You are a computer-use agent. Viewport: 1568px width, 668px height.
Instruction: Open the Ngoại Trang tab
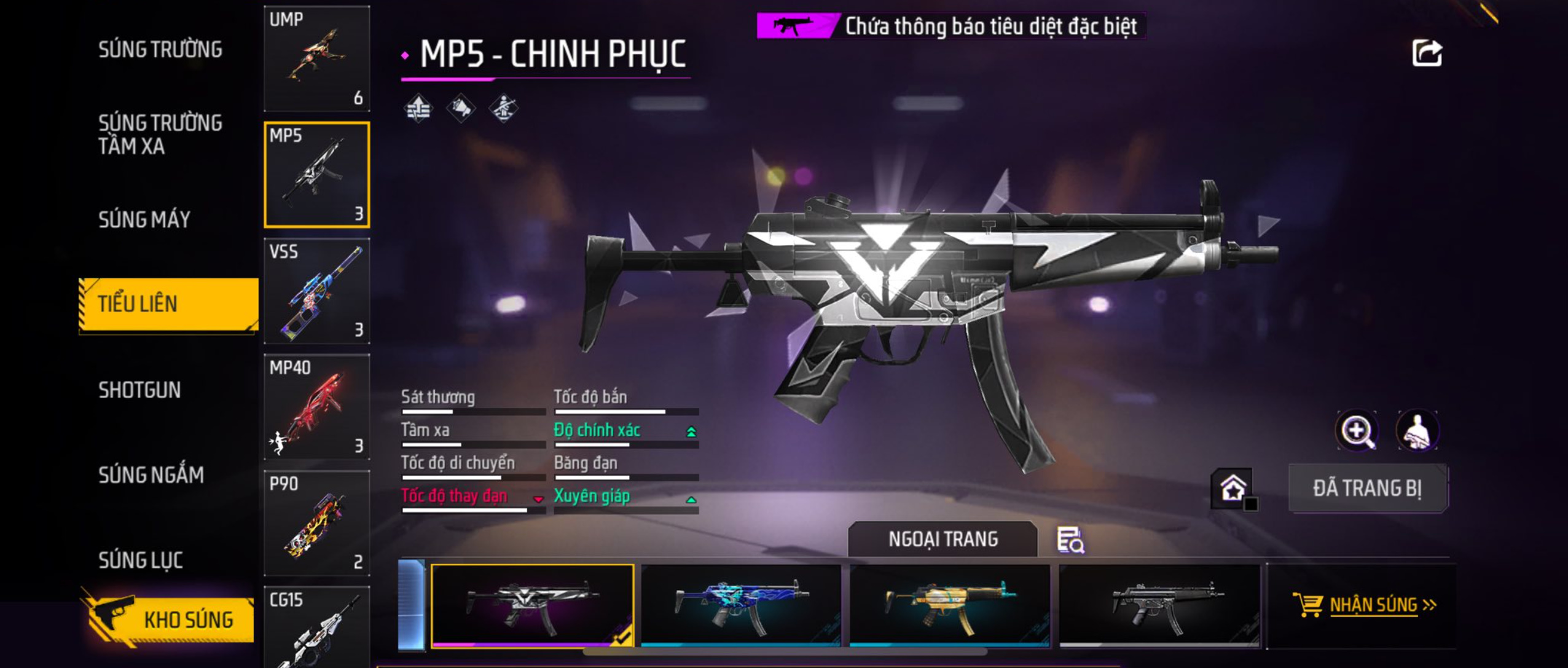click(x=943, y=539)
